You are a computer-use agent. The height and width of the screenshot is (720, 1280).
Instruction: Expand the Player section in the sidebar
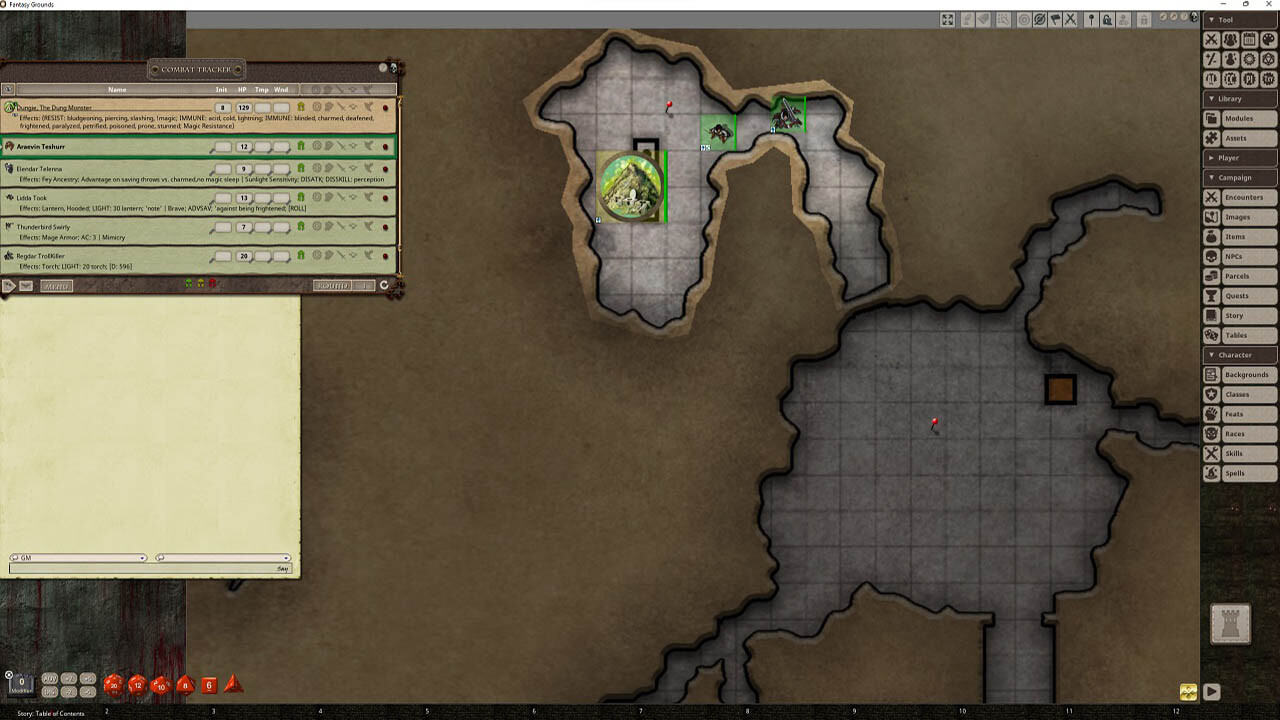(1240, 158)
